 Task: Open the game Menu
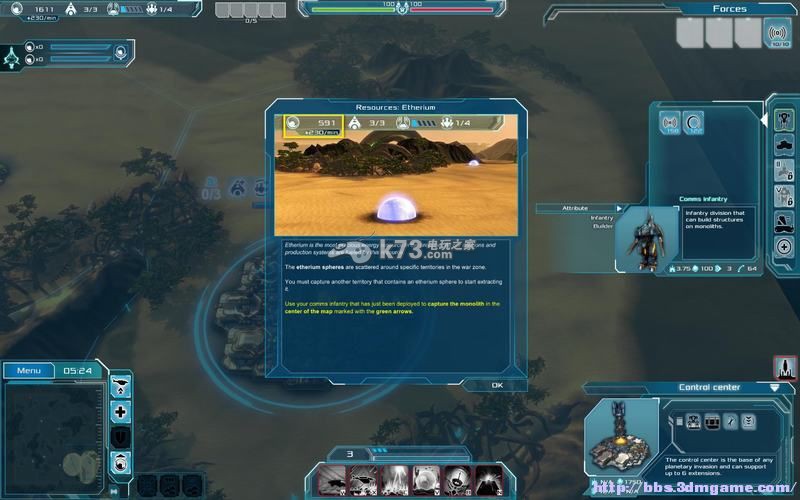coord(29,370)
